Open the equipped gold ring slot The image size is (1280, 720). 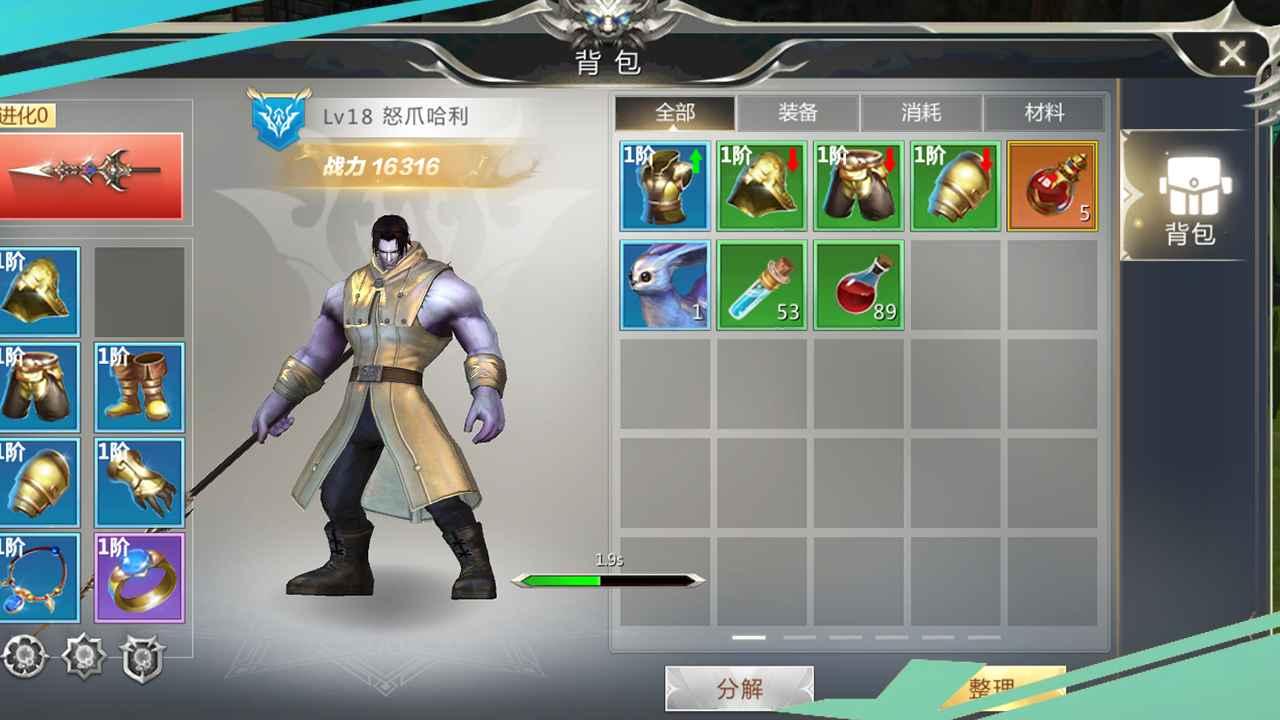point(139,575)
